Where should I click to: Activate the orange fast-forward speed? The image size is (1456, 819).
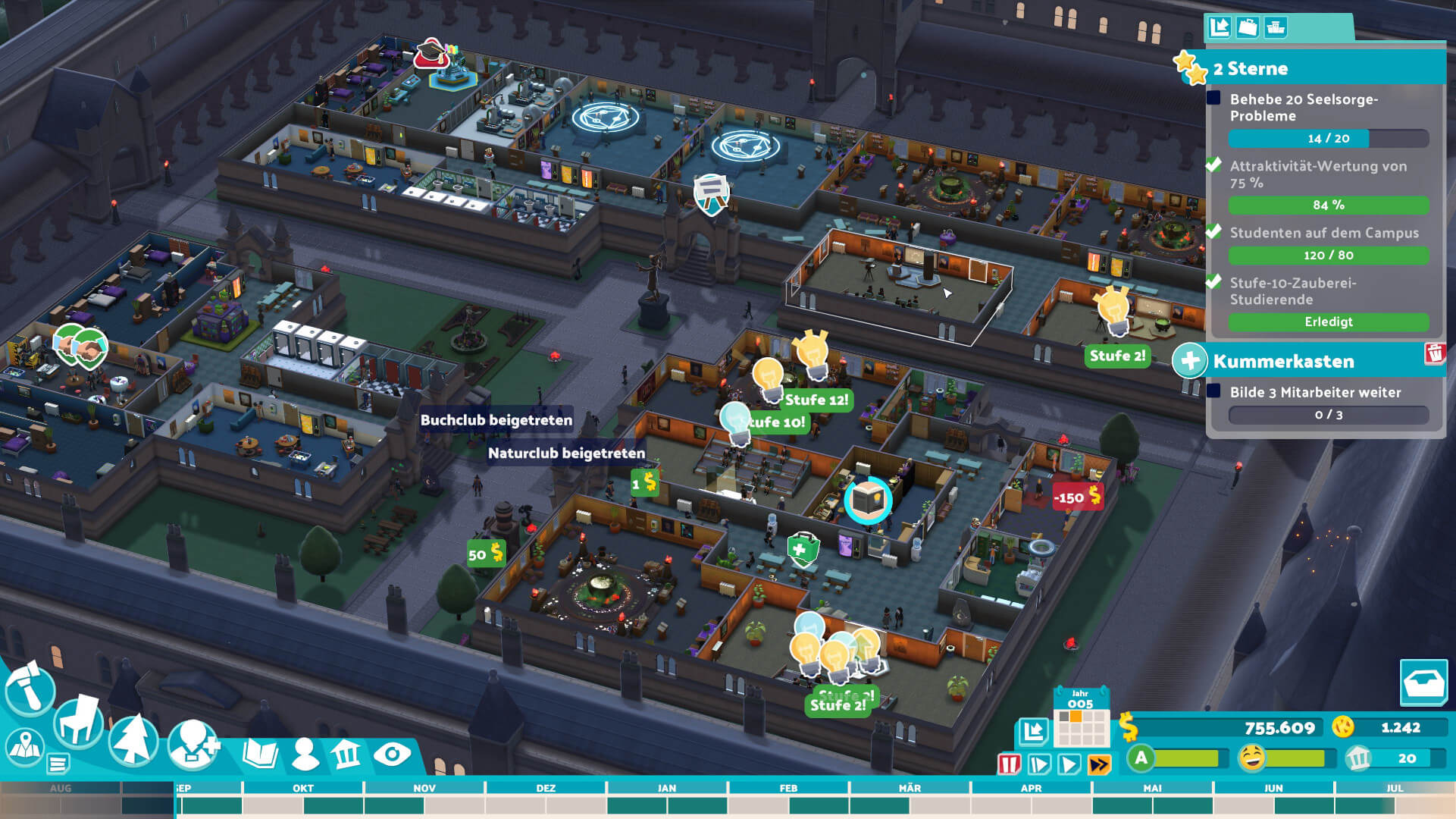[1099, 764]
